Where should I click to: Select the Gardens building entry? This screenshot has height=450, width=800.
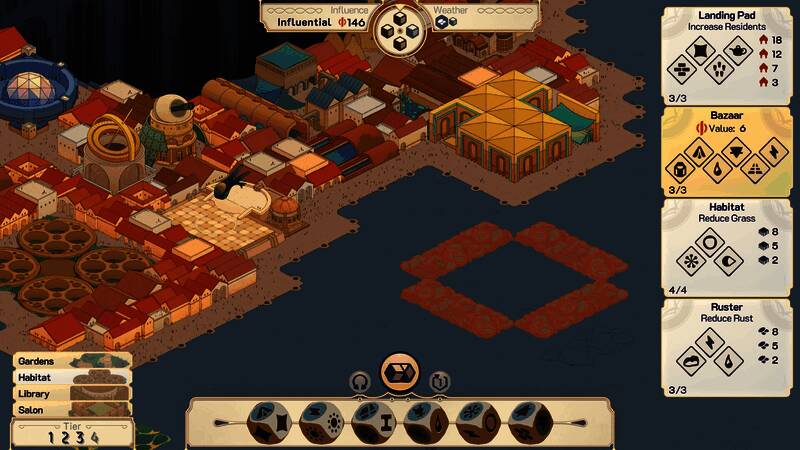70,361
